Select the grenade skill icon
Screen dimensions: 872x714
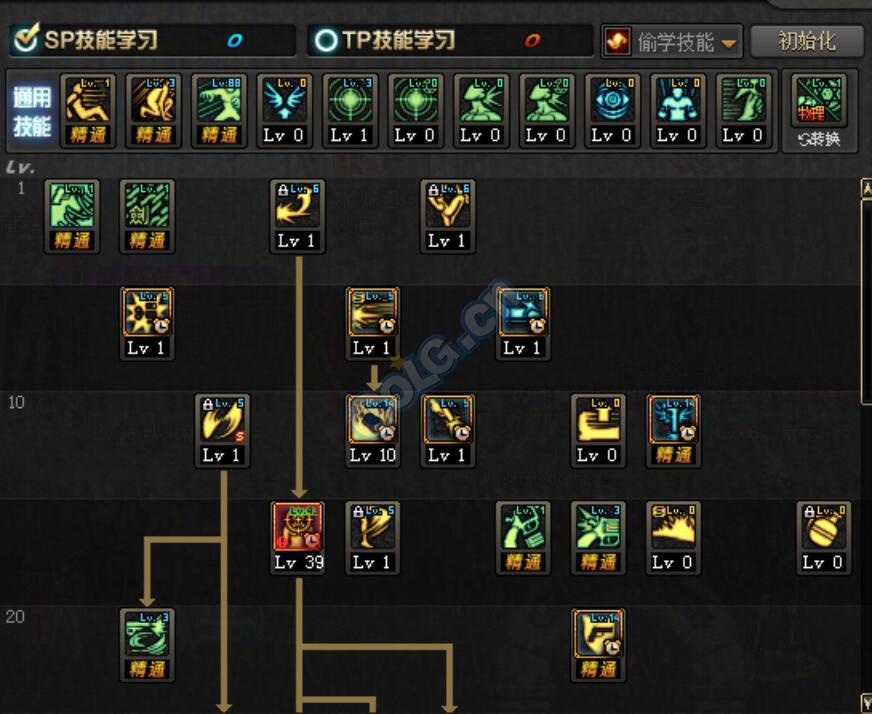(x=824, y=529)
